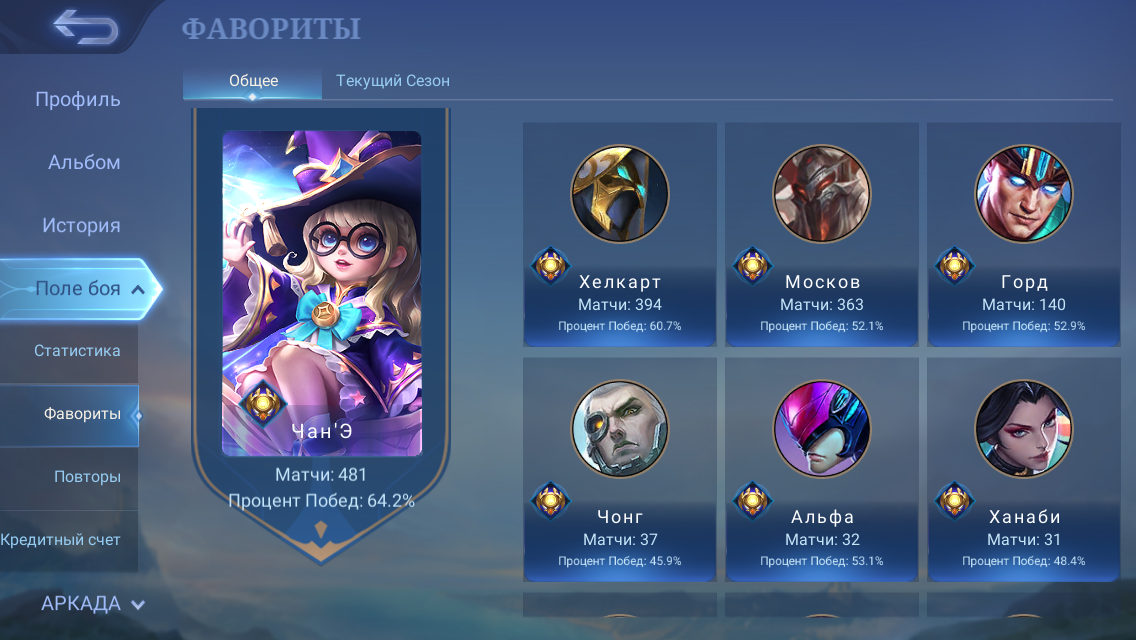Screen dimensions: 1136x640
Task: Open the Профиль menu entry
Action: 78,99
